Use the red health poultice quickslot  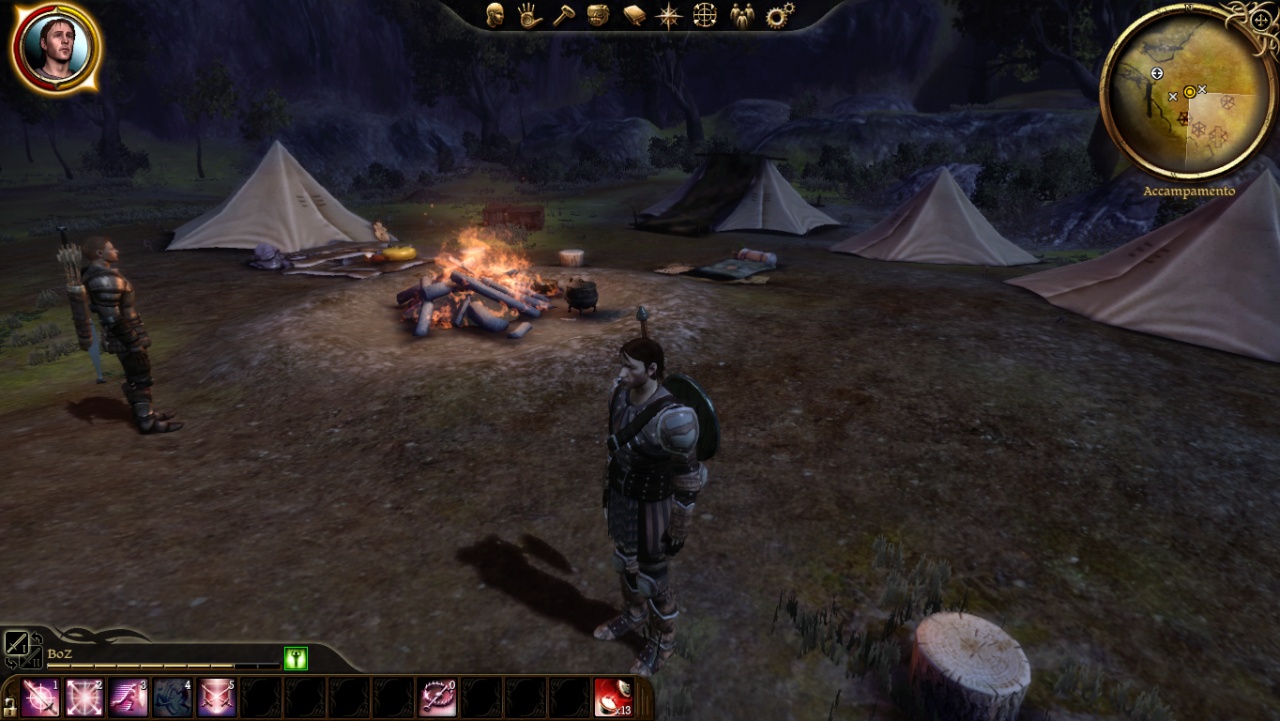(613, 697)
